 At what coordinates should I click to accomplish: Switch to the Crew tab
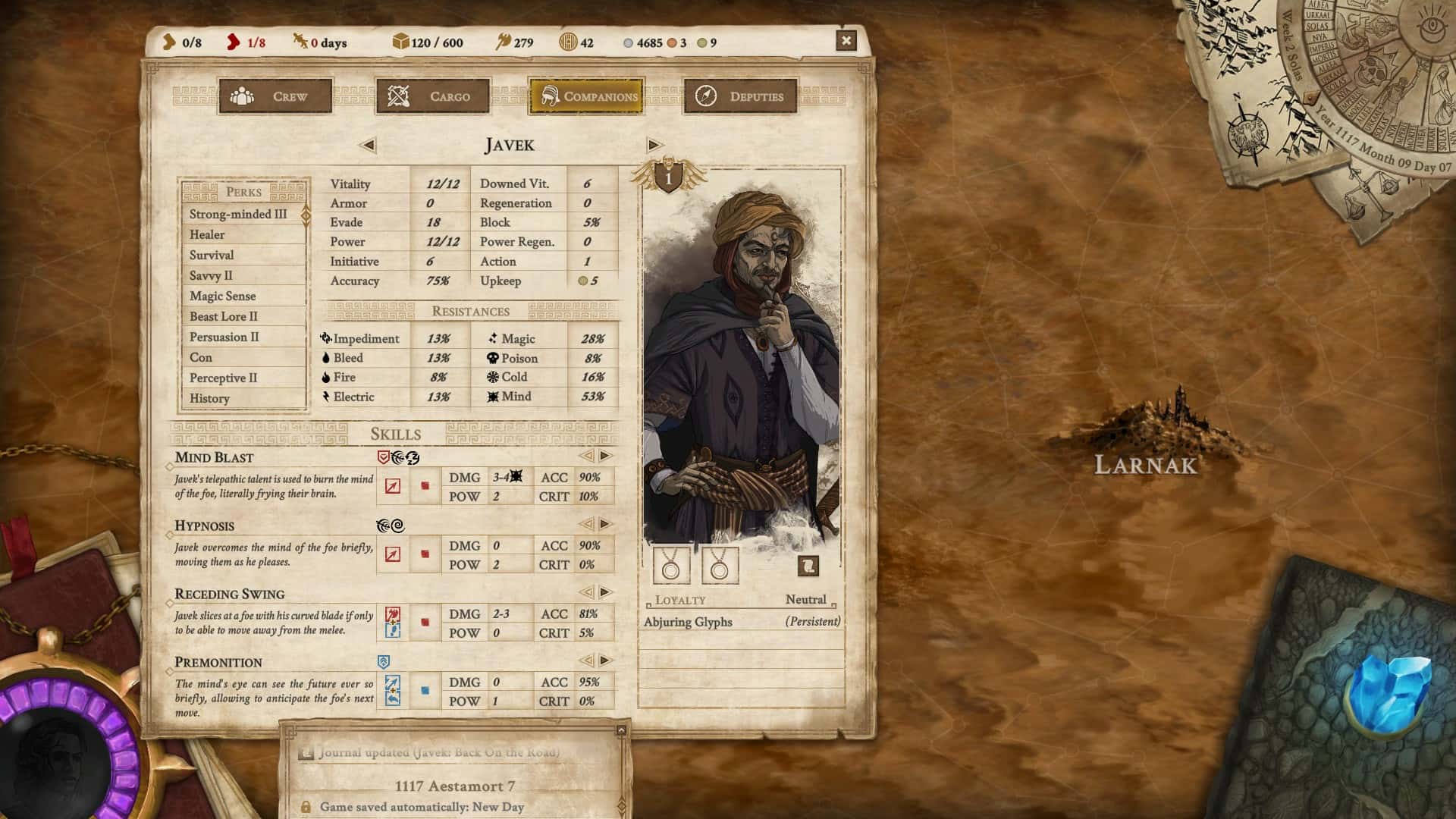(275, 96)
